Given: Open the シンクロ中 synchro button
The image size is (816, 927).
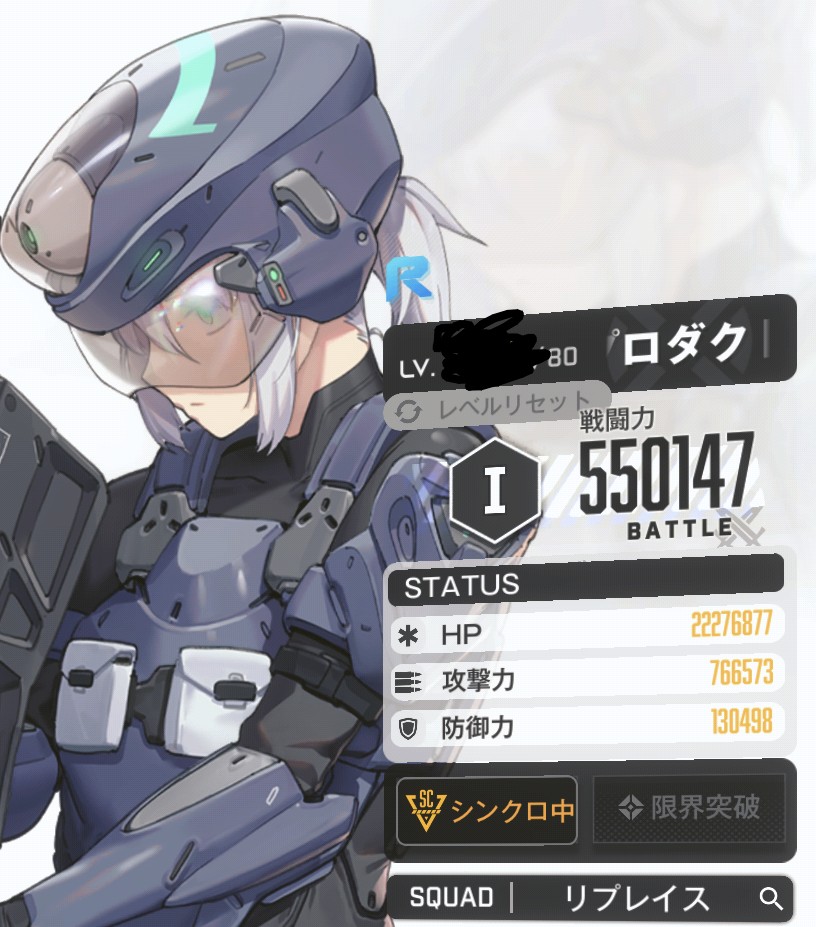Looking at the screenshot, I should coord(487,809).
